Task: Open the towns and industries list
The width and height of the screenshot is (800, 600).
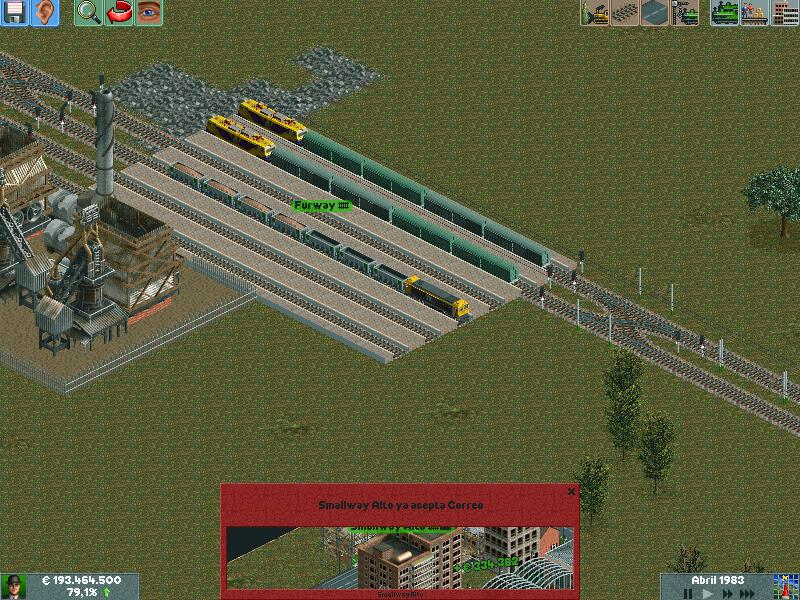Action: pyautogui.click(x=784, y=13)
